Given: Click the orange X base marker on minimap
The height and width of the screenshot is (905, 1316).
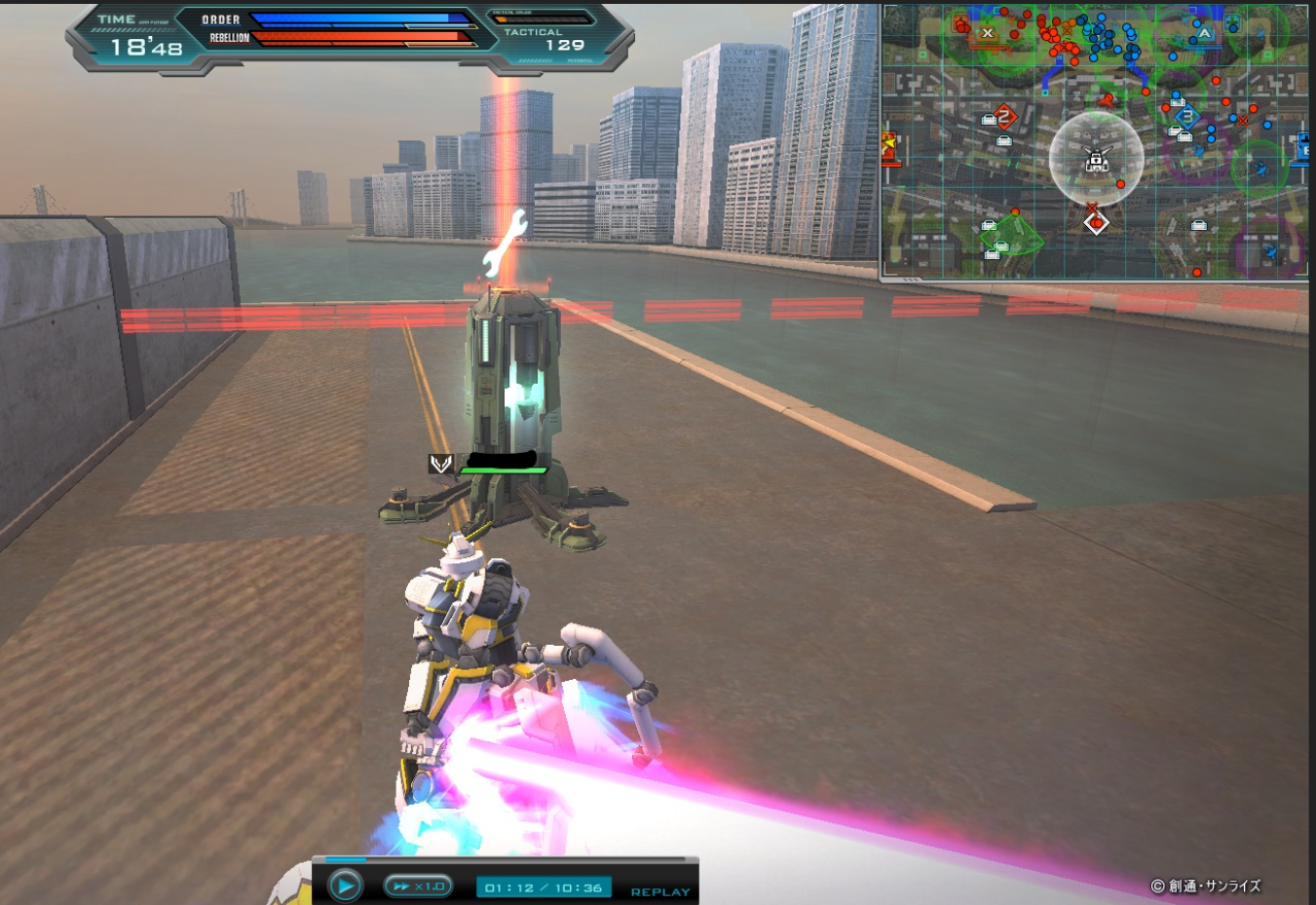Looking at the screenshot, I should [x=987, y=33].
